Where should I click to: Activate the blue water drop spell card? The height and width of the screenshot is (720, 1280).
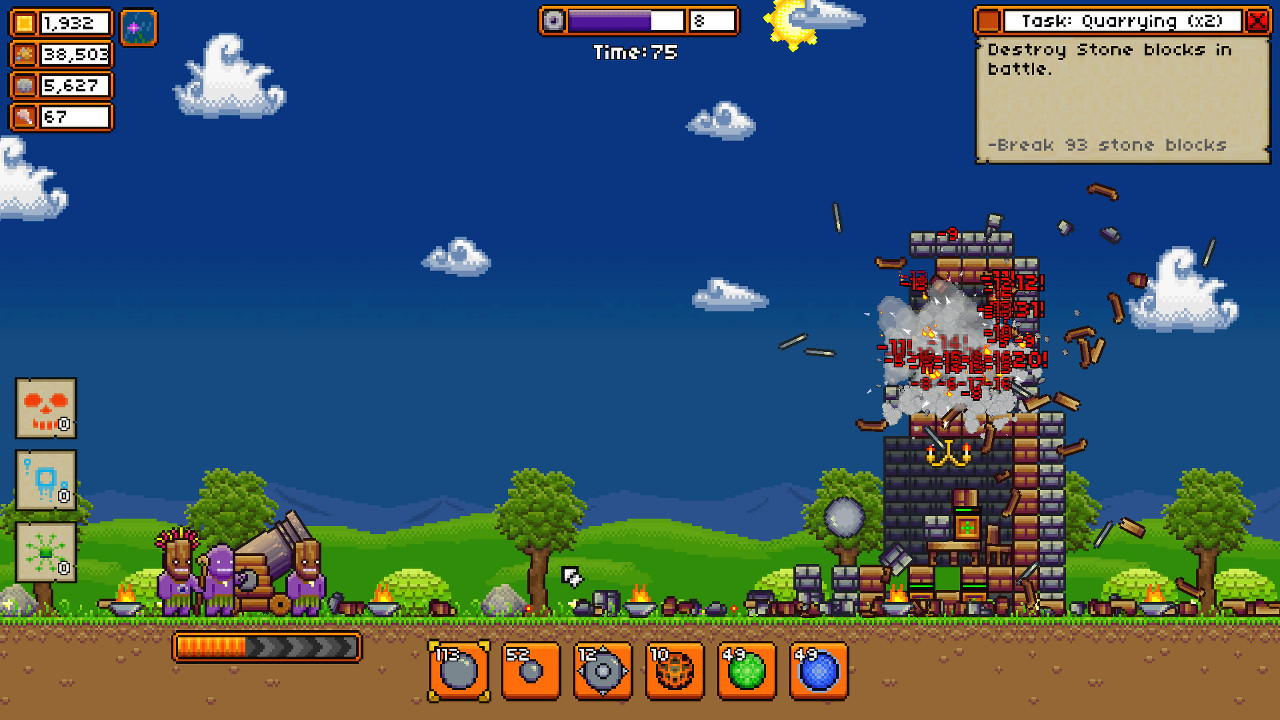point(45,482)
